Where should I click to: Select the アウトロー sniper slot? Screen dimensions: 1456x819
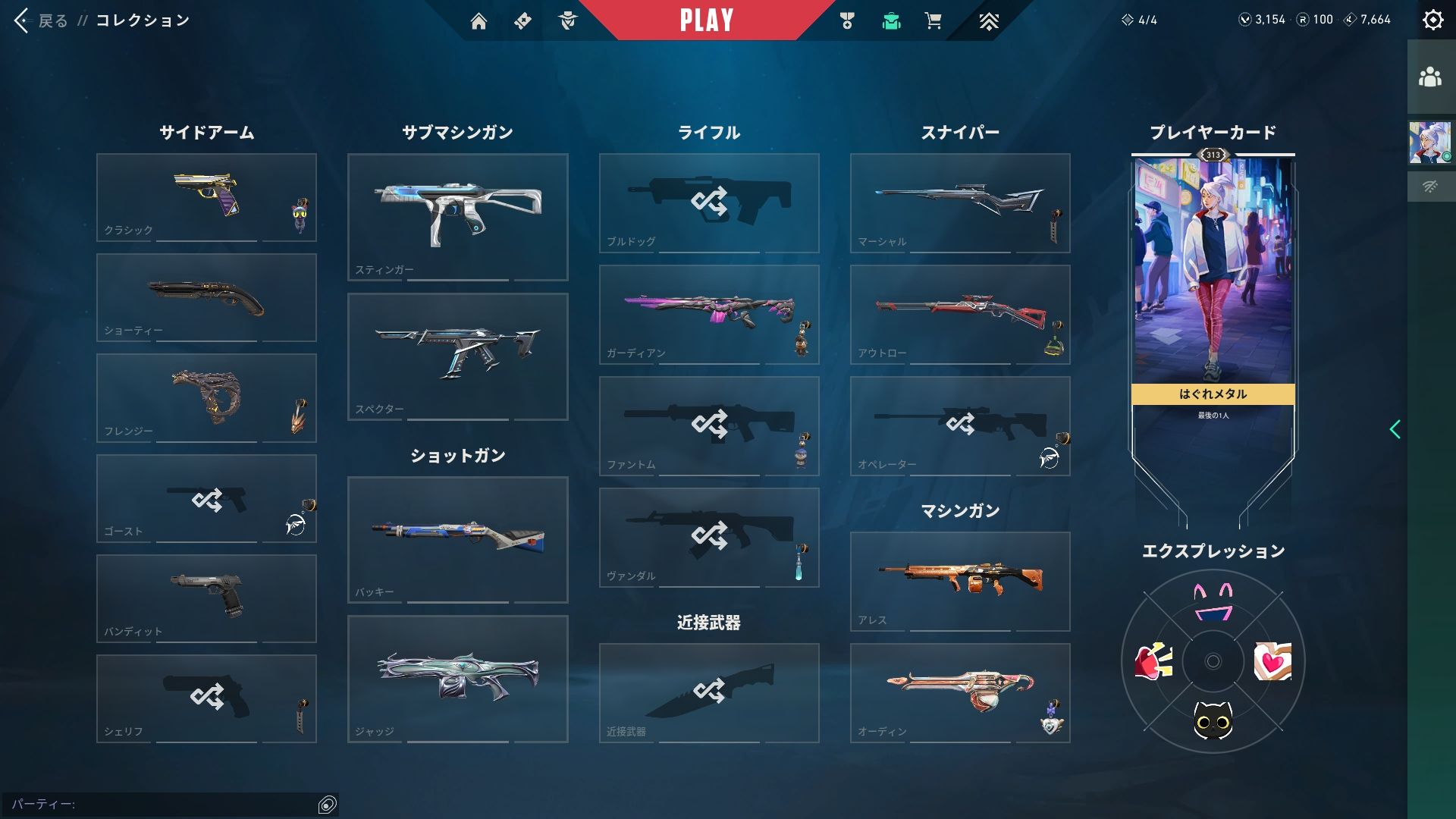tap(959, 314)
